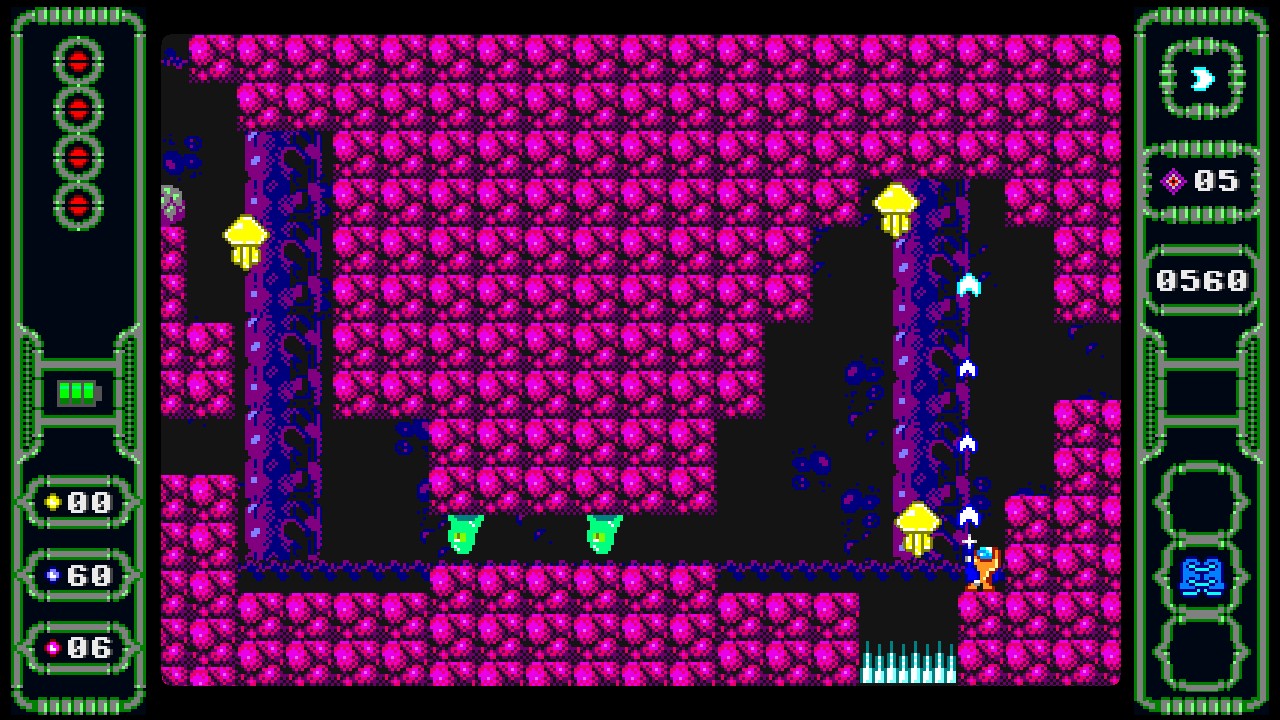This screenshot has height=720, width=1280.
Task: Click the topmost red orb indicator on the left
Action: [x=78, y=60]
